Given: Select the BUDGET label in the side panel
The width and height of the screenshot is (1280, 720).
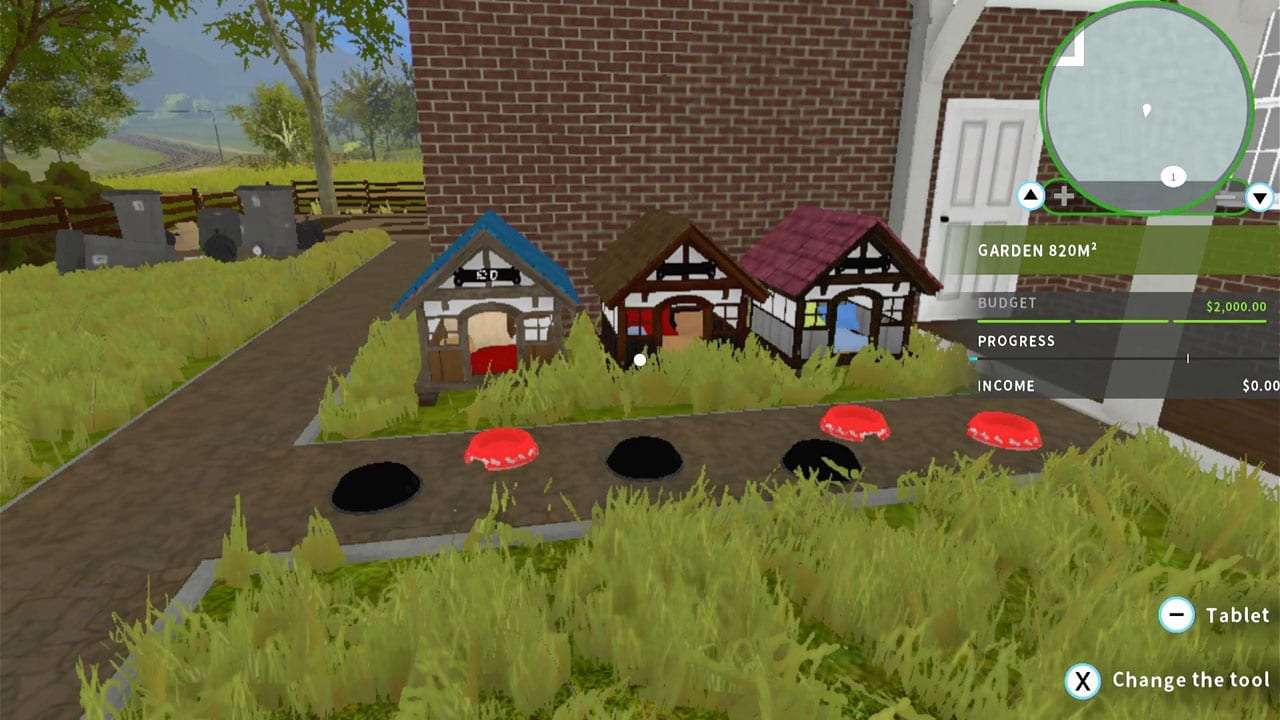Looking at the screenshot, I should (x=1007, y=302).
